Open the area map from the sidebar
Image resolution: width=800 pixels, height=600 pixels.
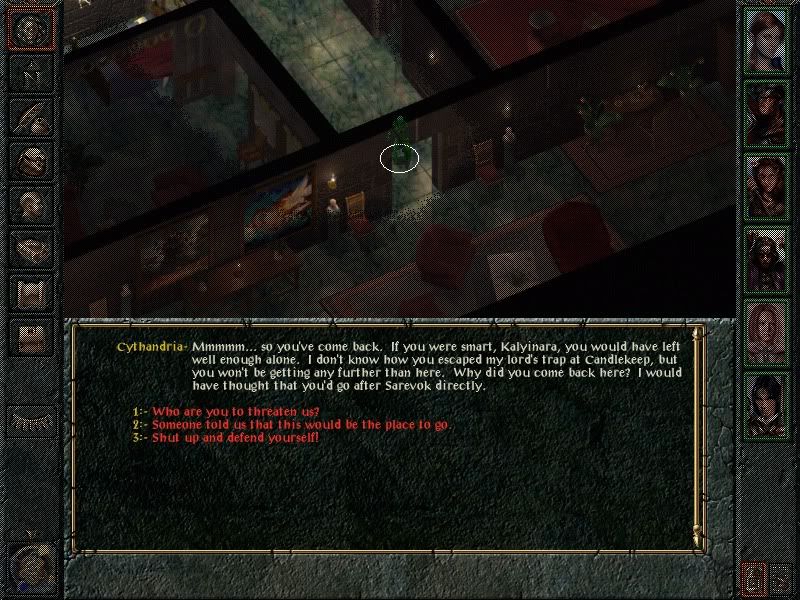click(31, 71)
